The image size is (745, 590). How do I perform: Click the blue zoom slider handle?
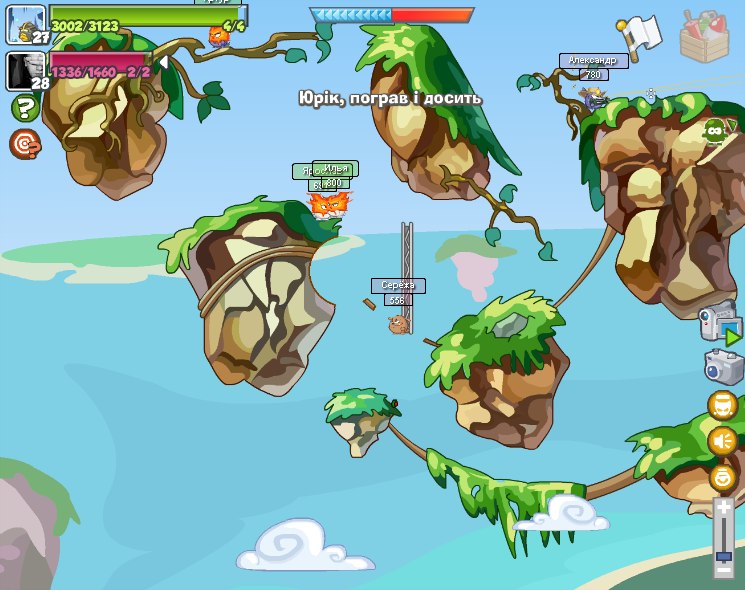point(724,555)
